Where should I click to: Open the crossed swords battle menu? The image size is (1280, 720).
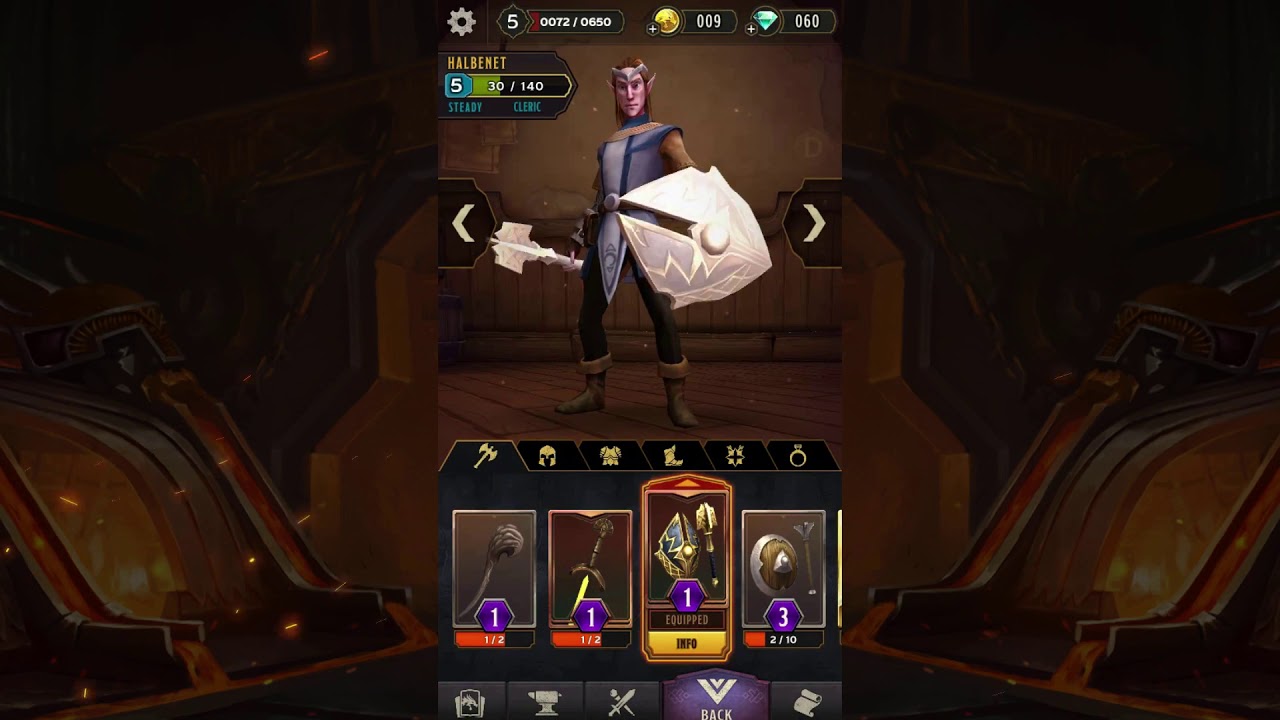pos(622,703)
